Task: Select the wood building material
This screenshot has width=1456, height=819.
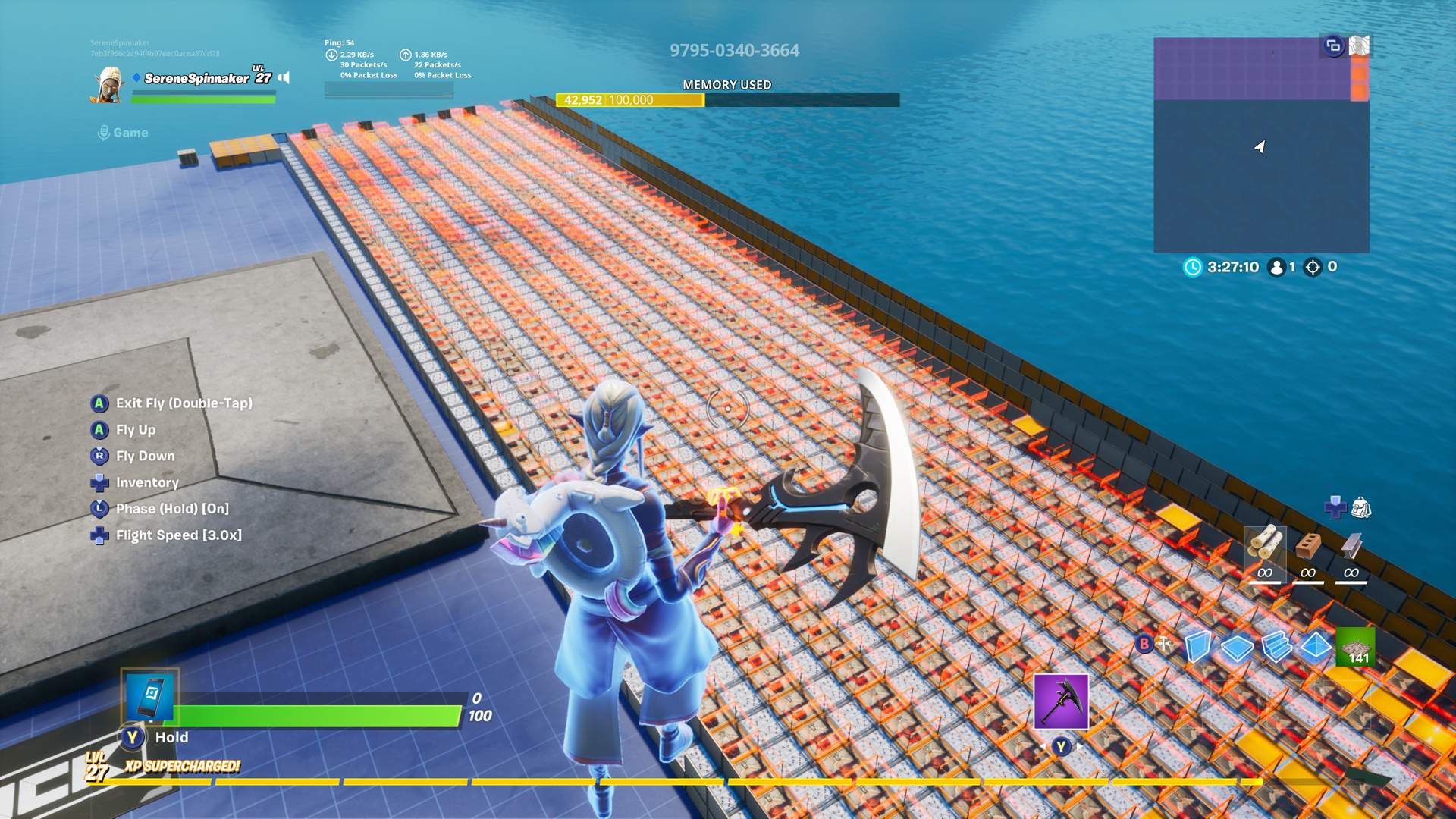Action: 1265,546
